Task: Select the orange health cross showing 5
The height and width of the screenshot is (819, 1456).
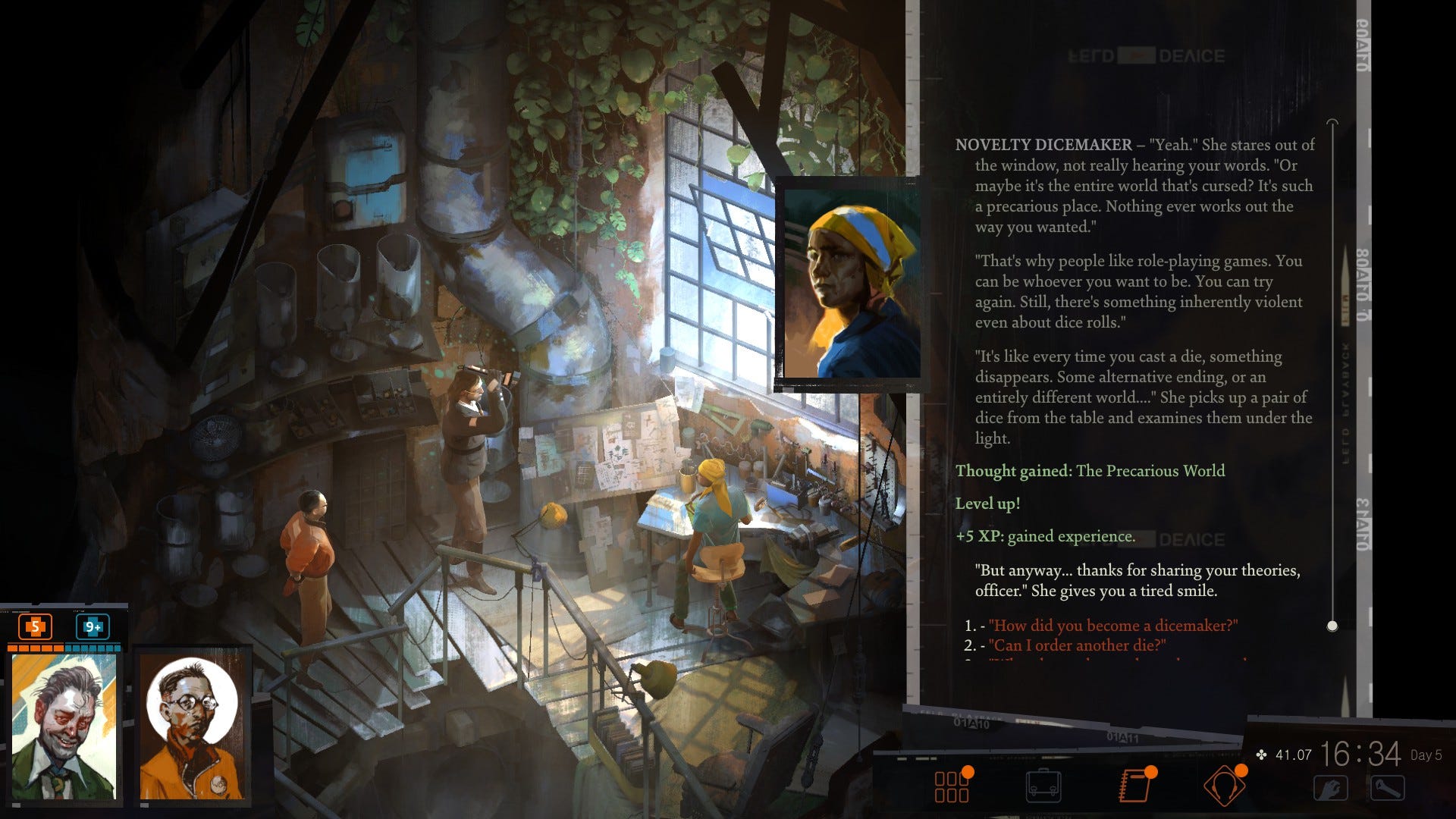Action: 35,628
